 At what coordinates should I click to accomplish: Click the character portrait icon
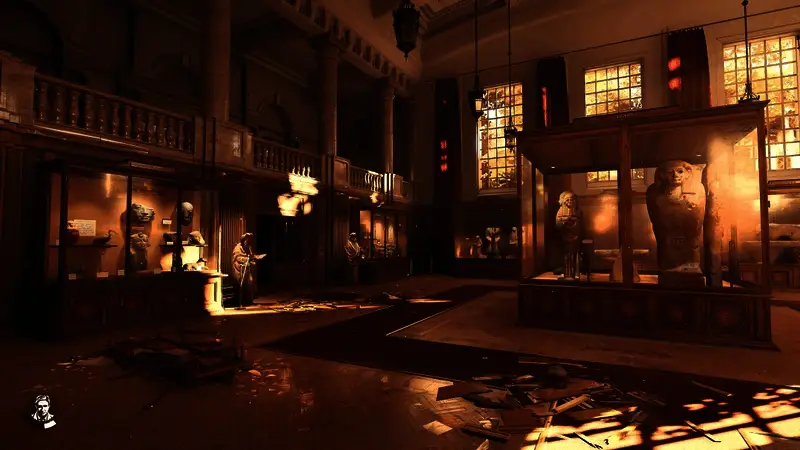[x=42, y=410]
